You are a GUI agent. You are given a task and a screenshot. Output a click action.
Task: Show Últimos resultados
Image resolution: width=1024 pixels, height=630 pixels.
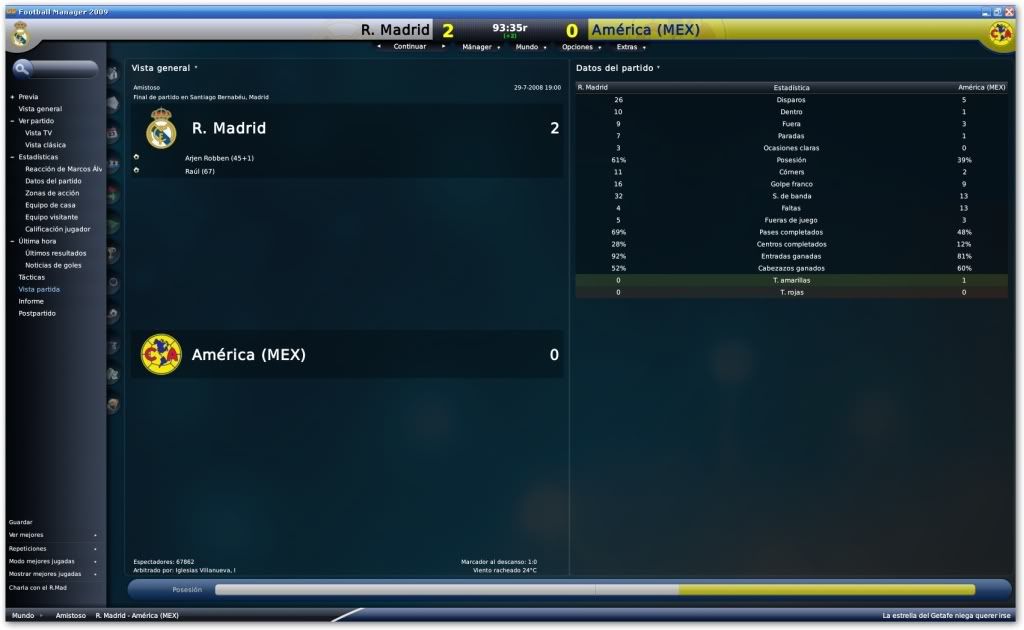(57, 253)
